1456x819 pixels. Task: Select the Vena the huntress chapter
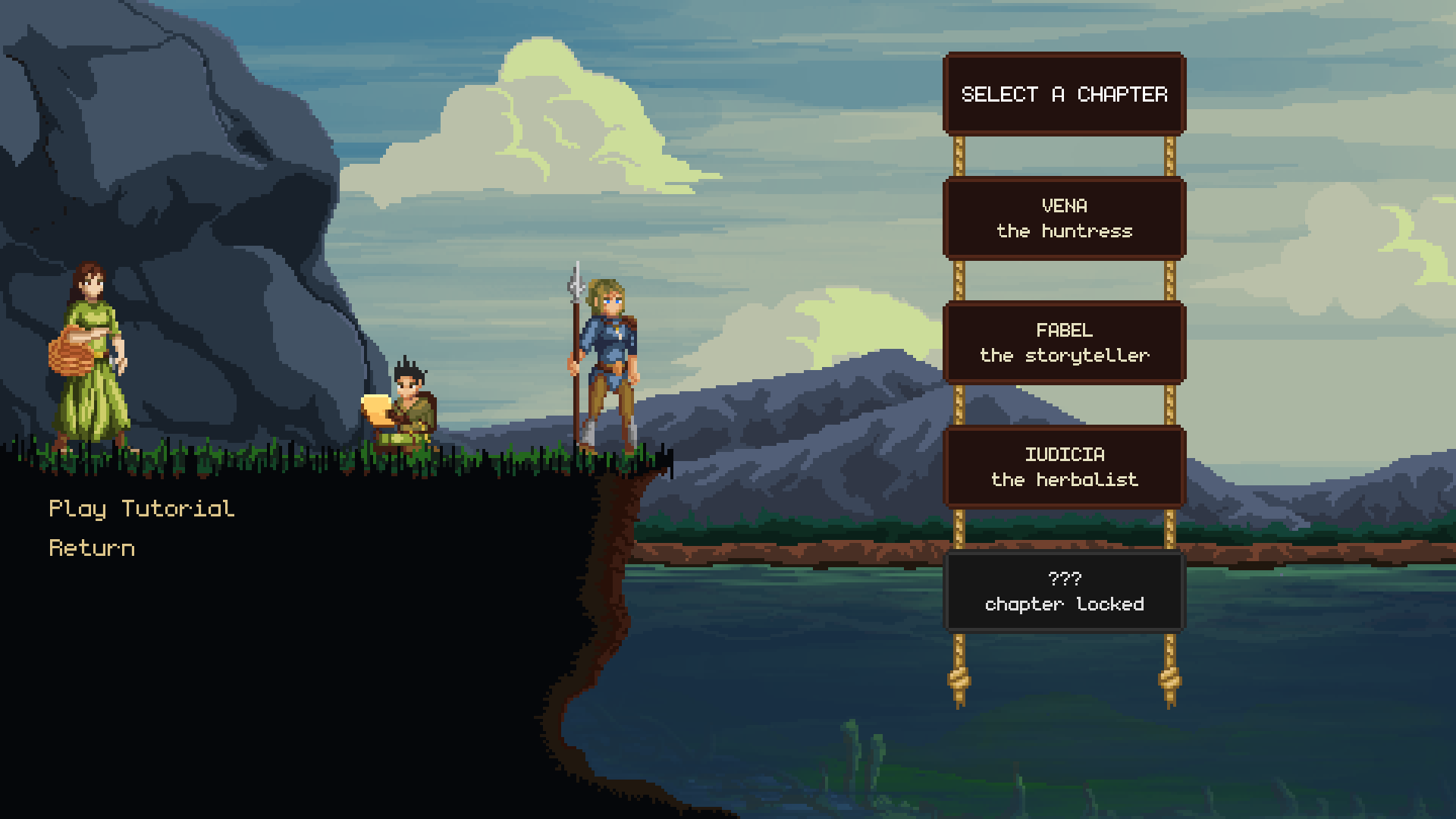1064,218
